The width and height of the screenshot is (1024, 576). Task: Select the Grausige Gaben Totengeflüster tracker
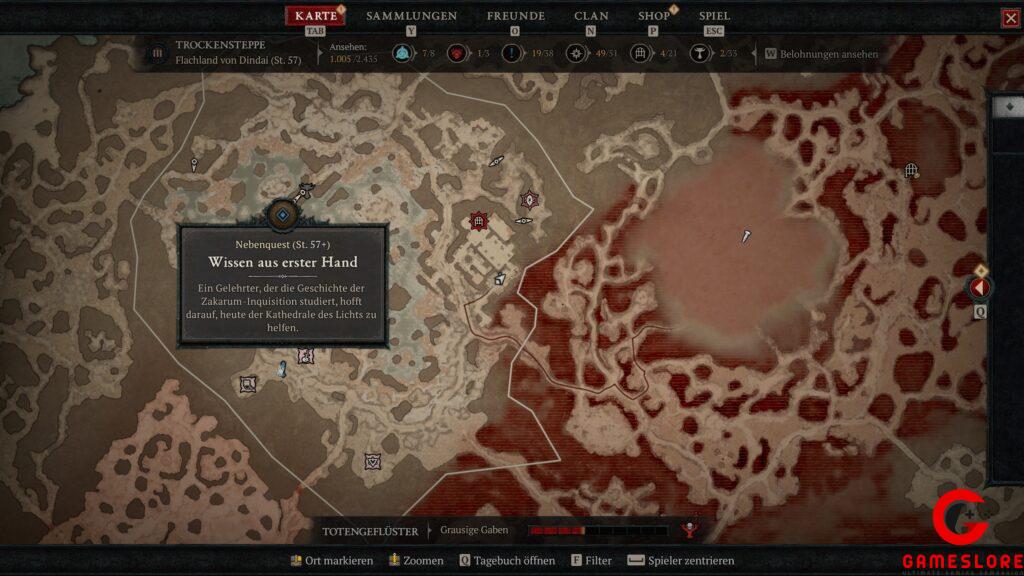click(x=474, y=530)
